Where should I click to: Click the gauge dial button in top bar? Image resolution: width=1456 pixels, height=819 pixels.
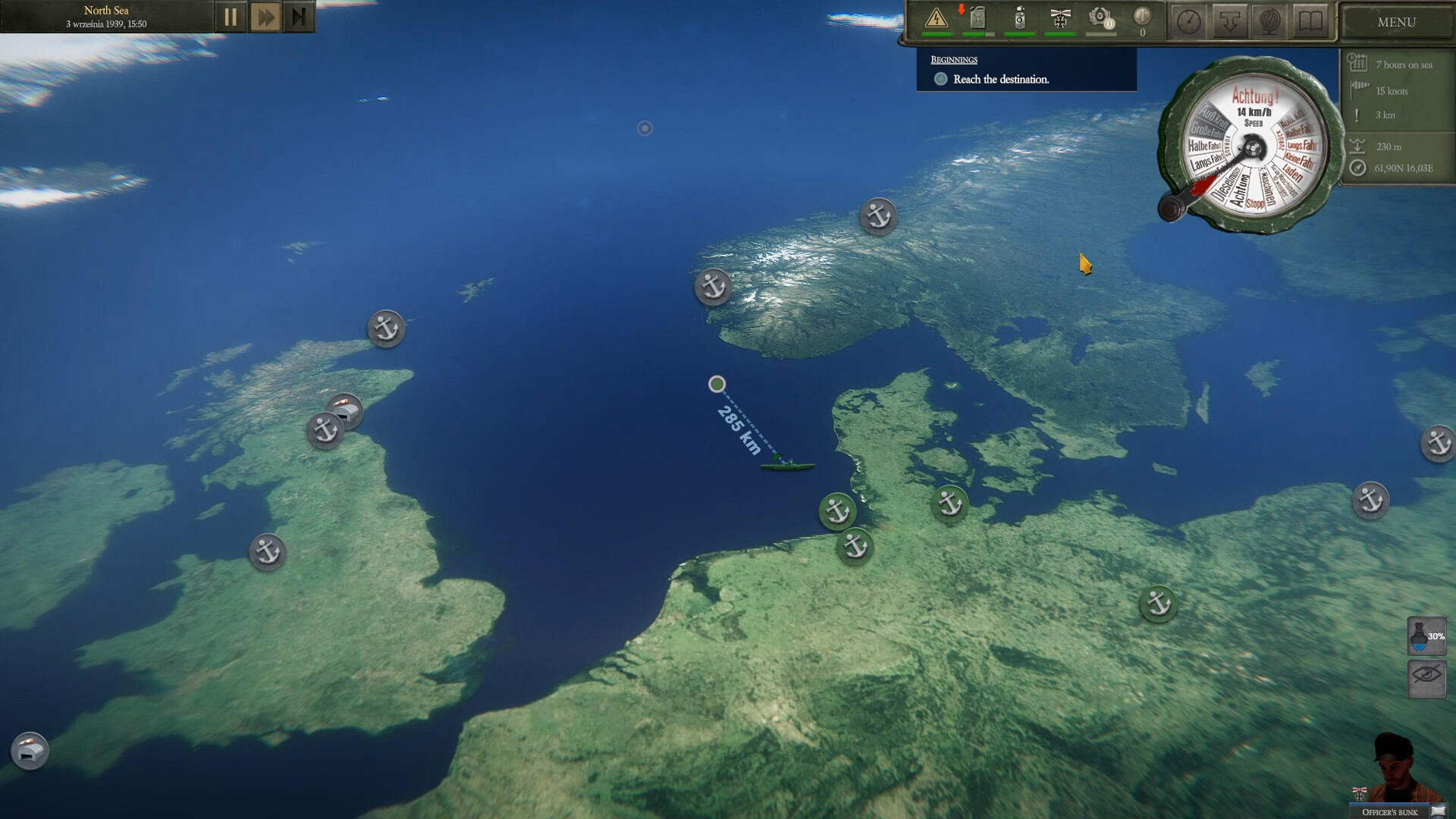1188,21
